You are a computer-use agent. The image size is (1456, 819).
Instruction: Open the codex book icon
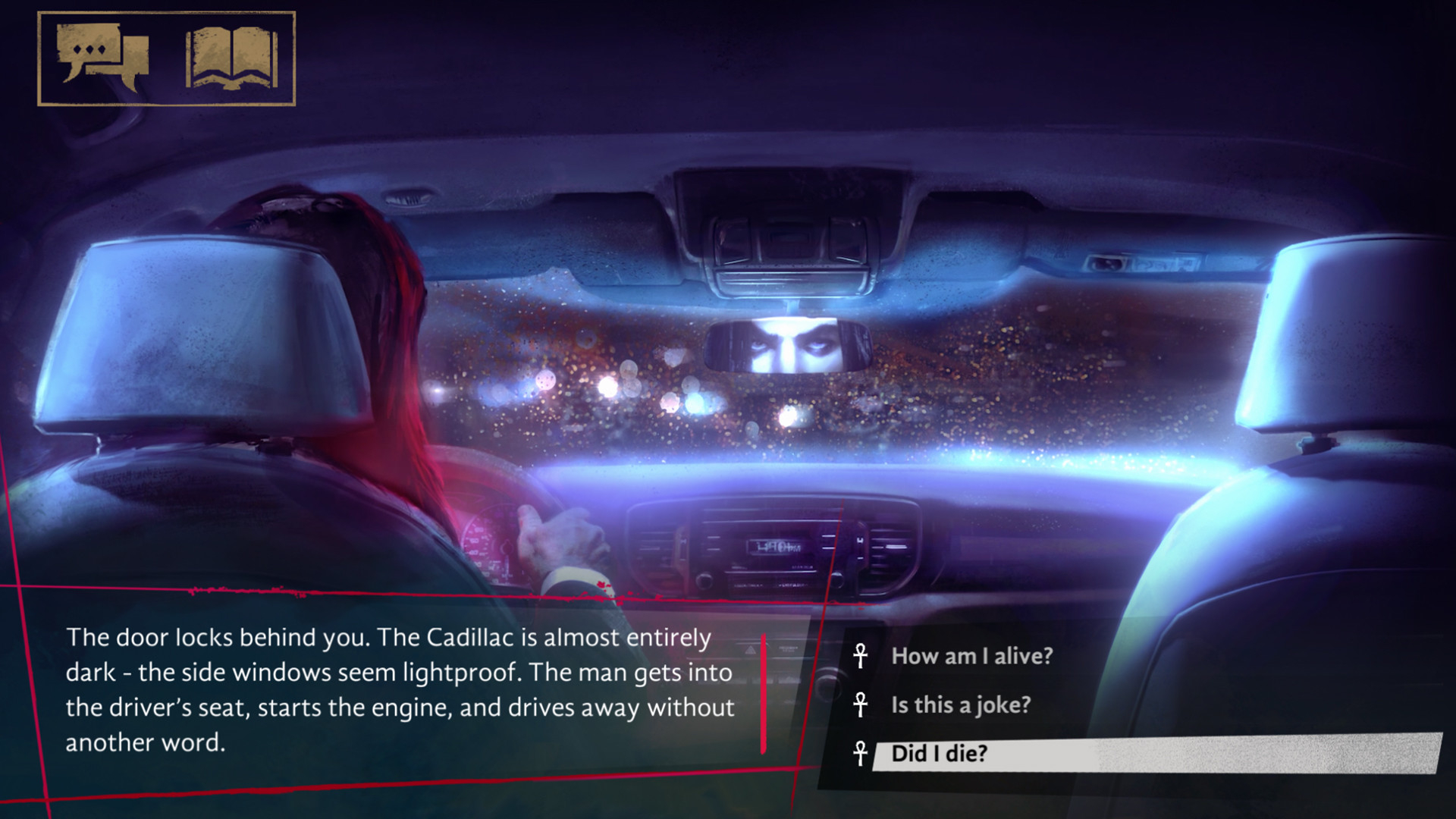click(x=231, y=58)
